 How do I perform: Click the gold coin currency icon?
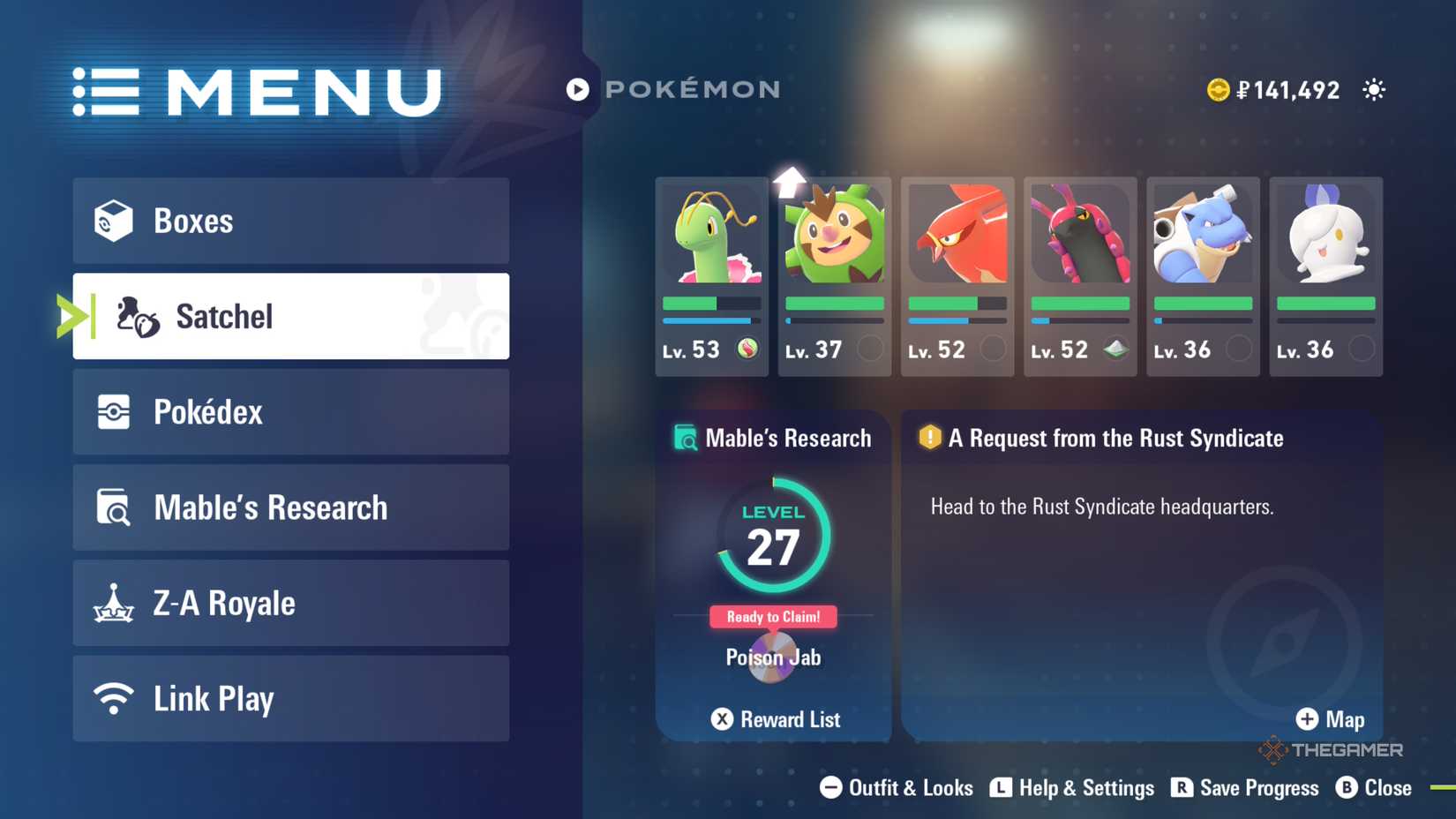pos(1218,89)
